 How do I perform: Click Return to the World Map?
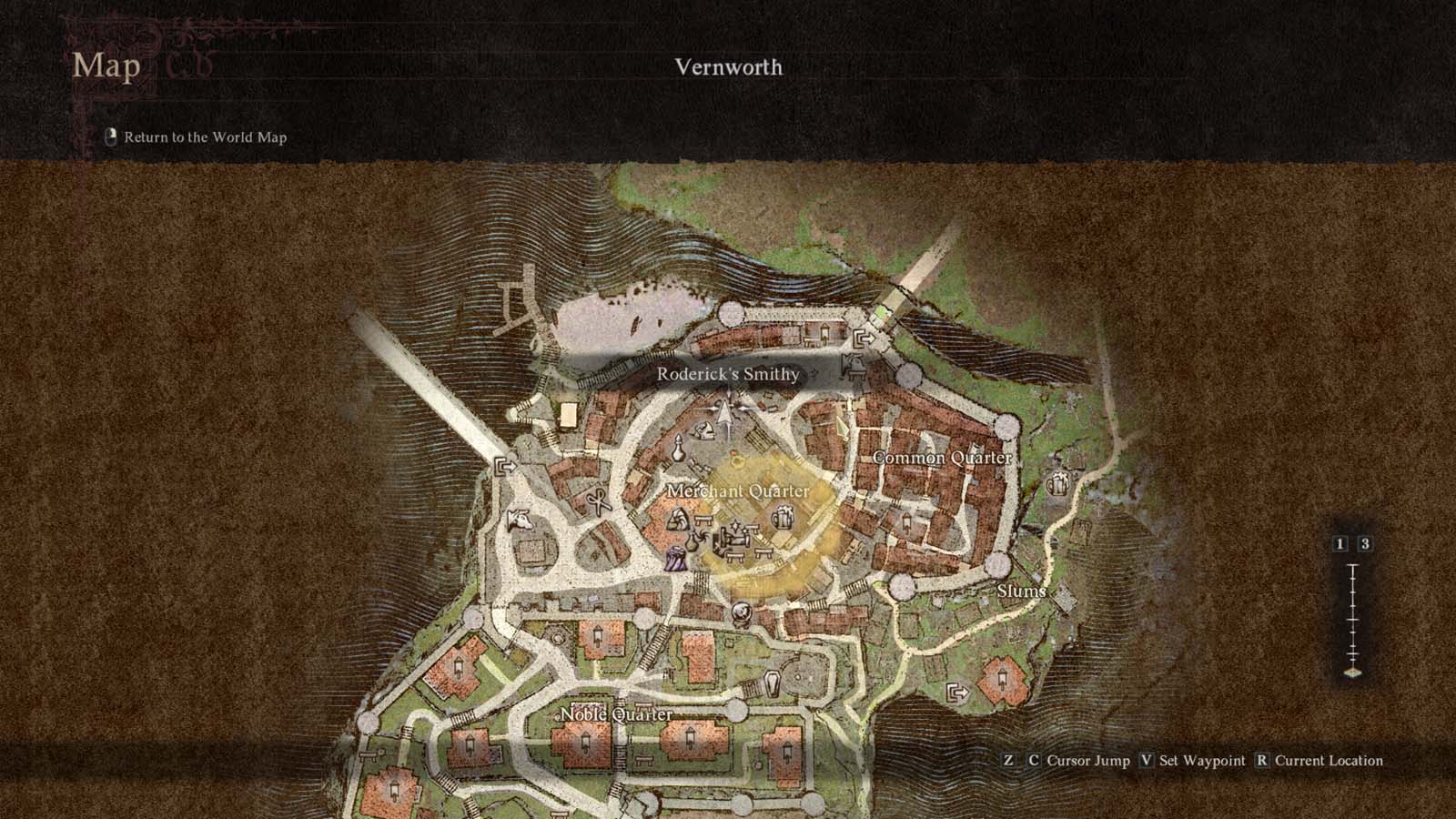(x=205, y=139)
